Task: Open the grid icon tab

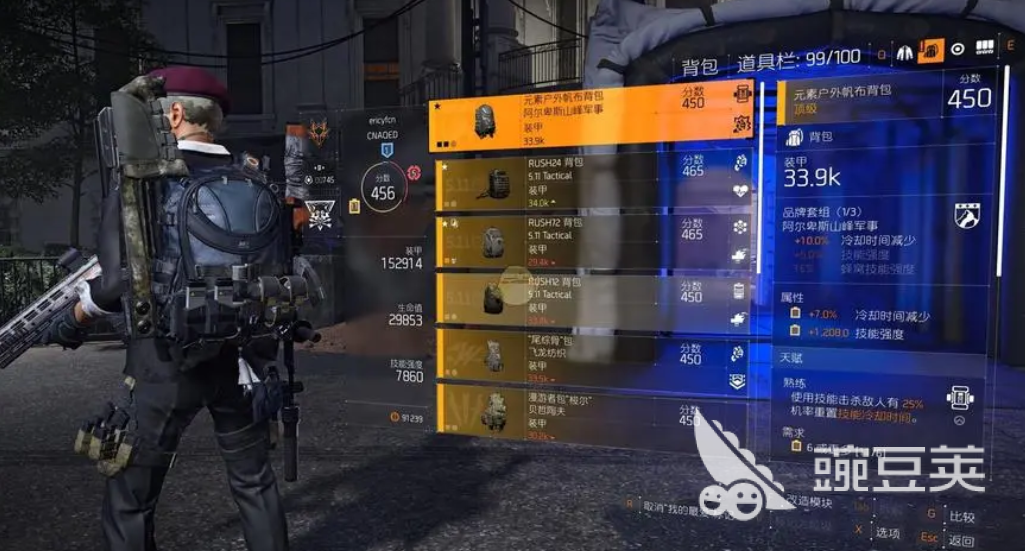Action: pos(984,48)
